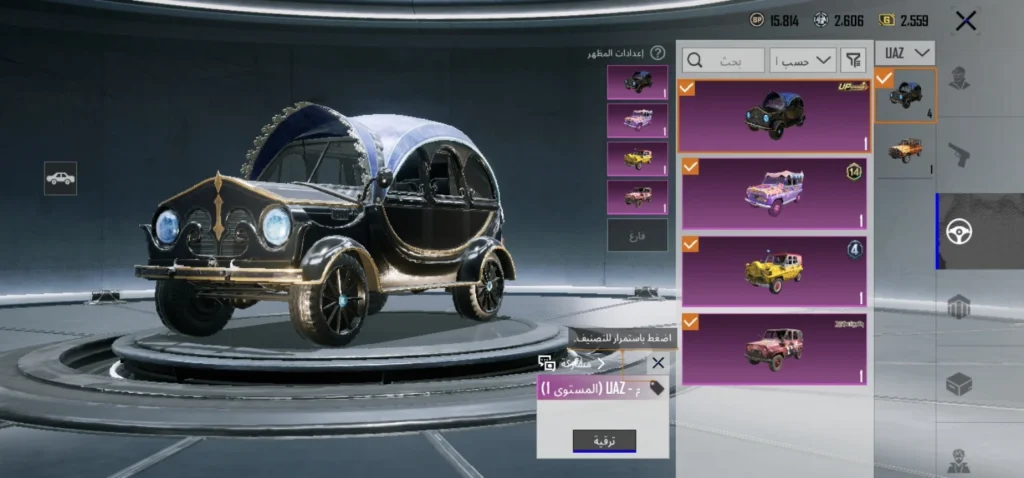Close the UAZ level info popup
This screenshot has height=478, width=1024.
pyautogui.click(x=657, y=363)
